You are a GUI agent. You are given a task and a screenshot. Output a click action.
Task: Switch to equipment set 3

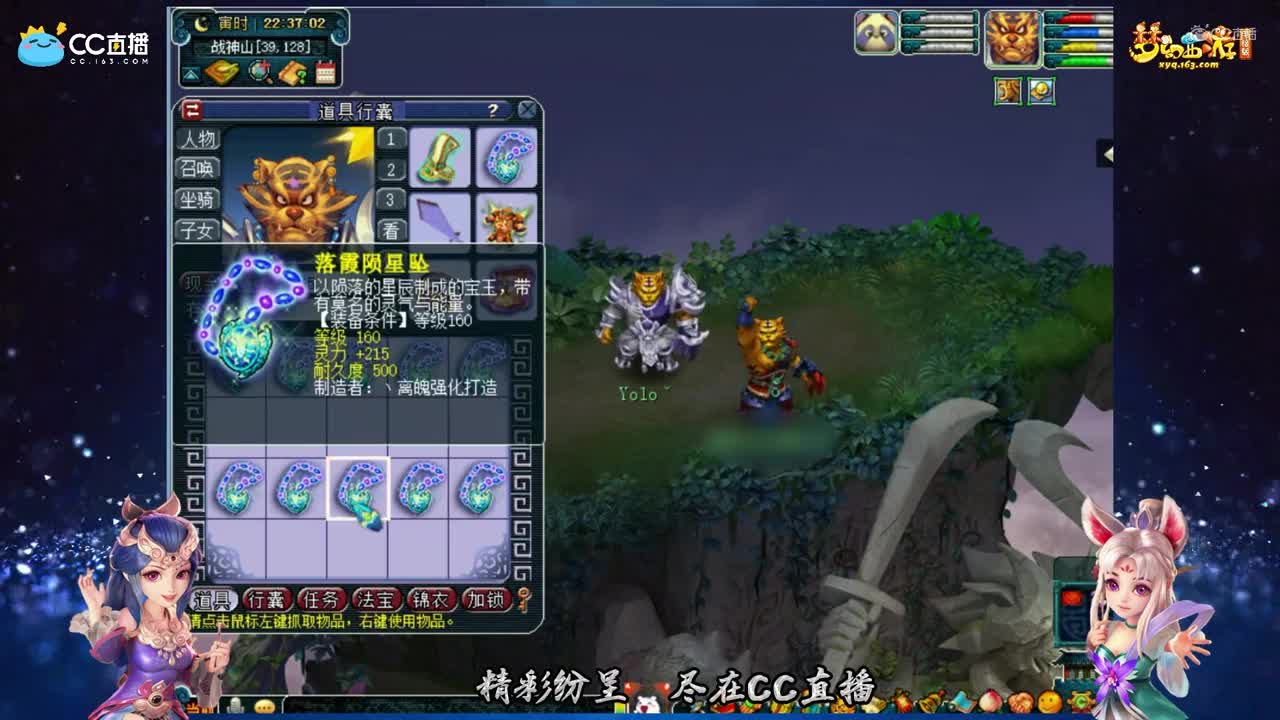(x=391, y=200)
